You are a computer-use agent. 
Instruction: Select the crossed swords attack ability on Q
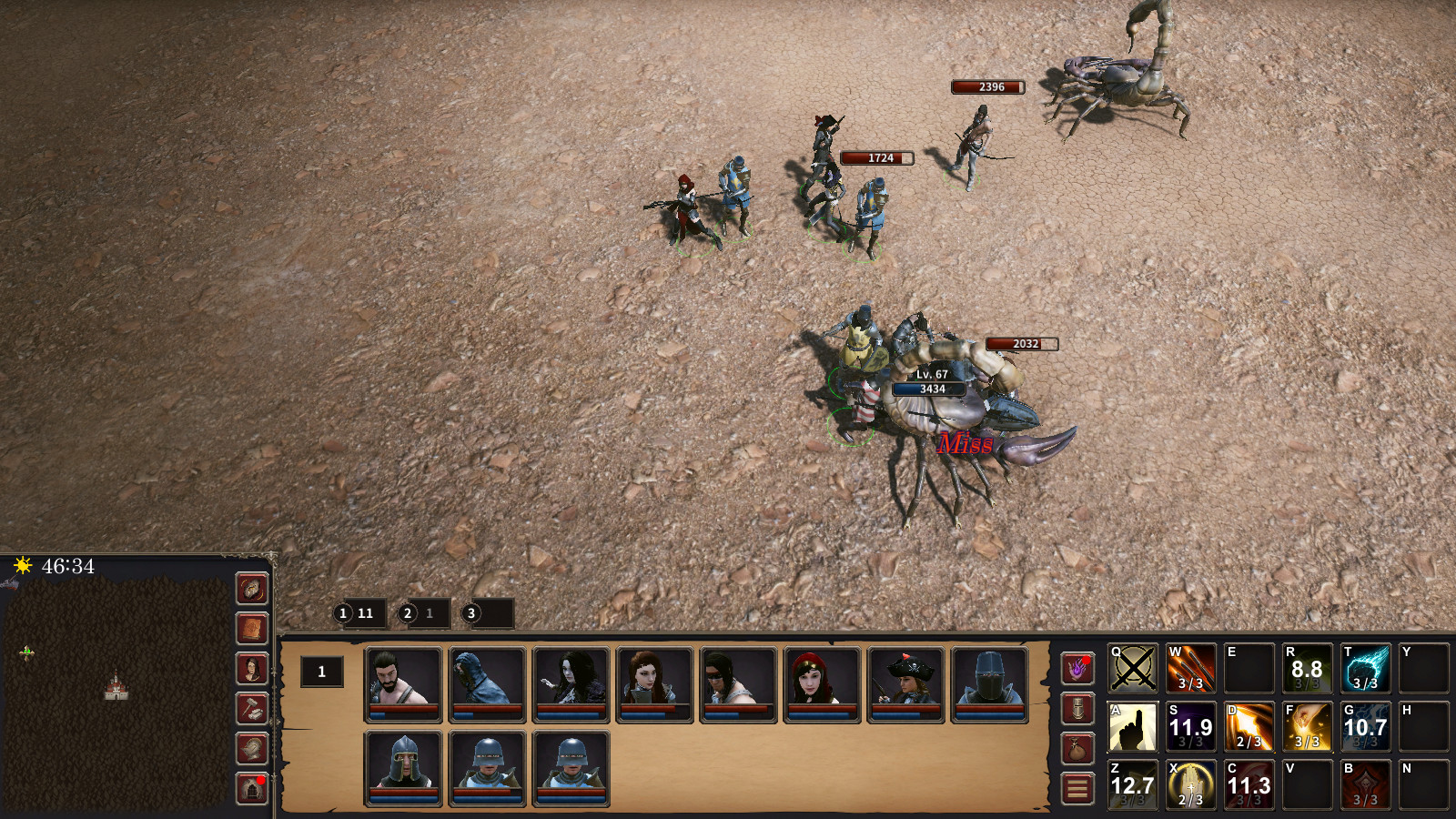pos(1135,667)
